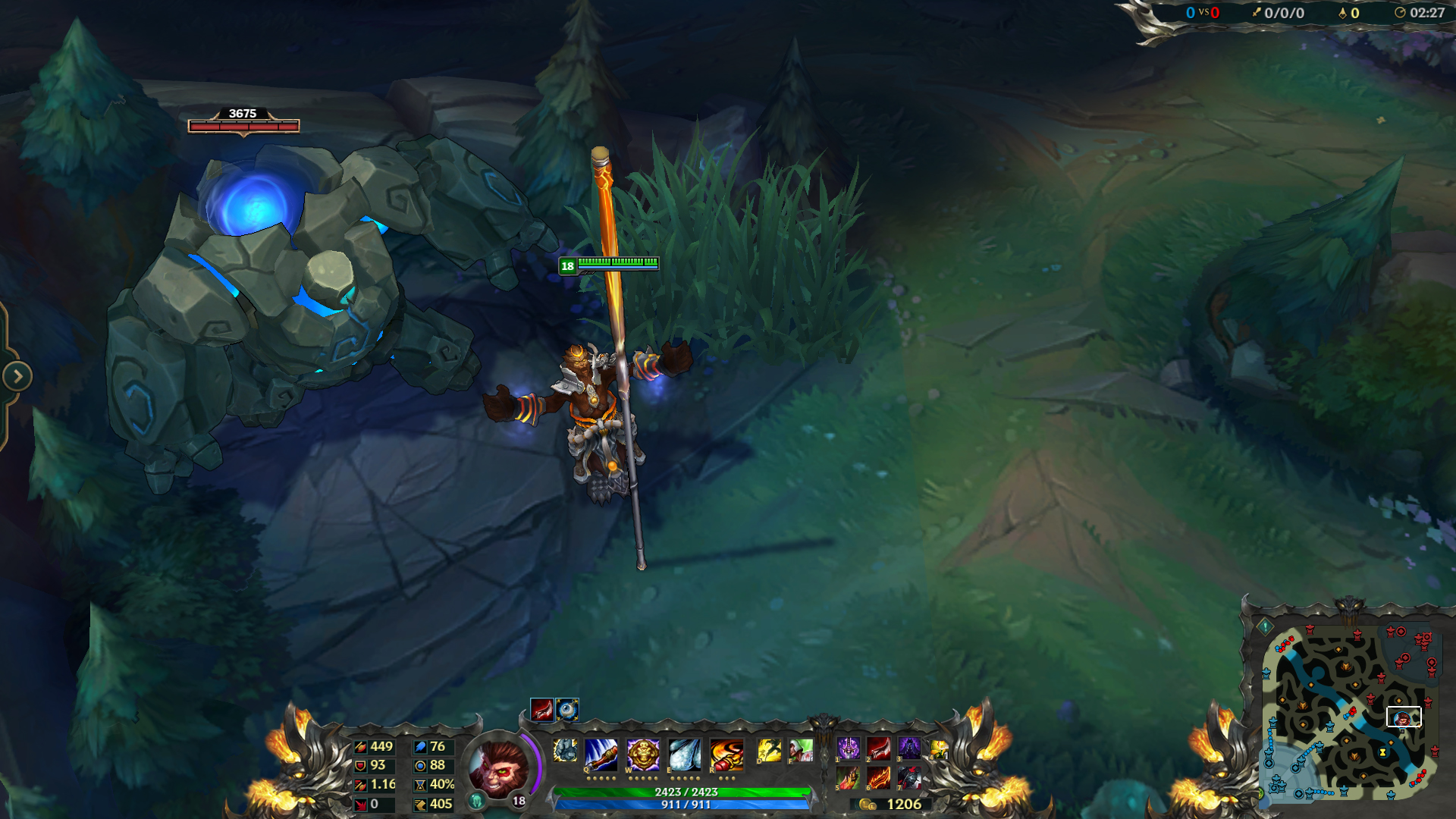The image size is (1456, 819).
Task: Click the purple sword item in slot 1
Action: pyautogui.click(x=850, y=748)
